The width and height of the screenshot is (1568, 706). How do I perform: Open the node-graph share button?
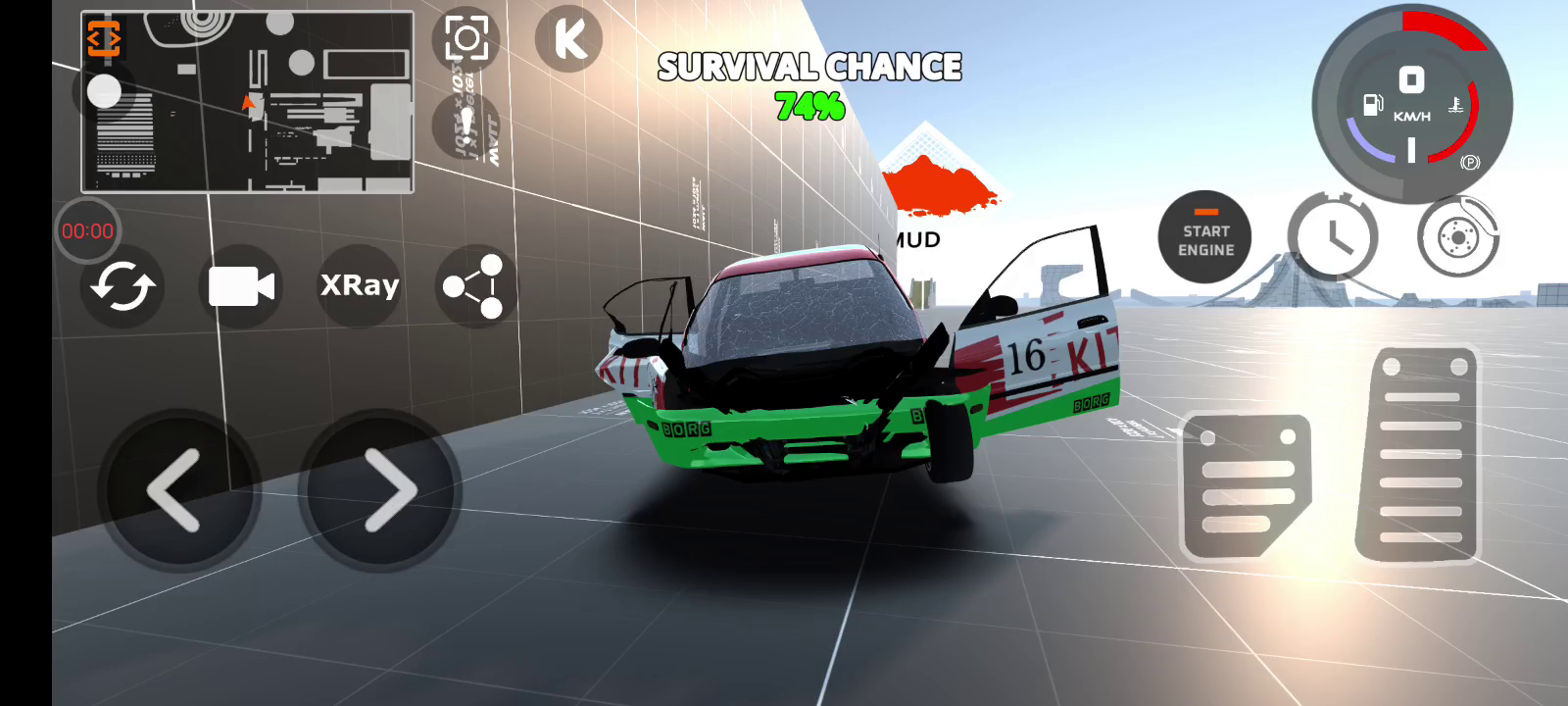[475, 286]
